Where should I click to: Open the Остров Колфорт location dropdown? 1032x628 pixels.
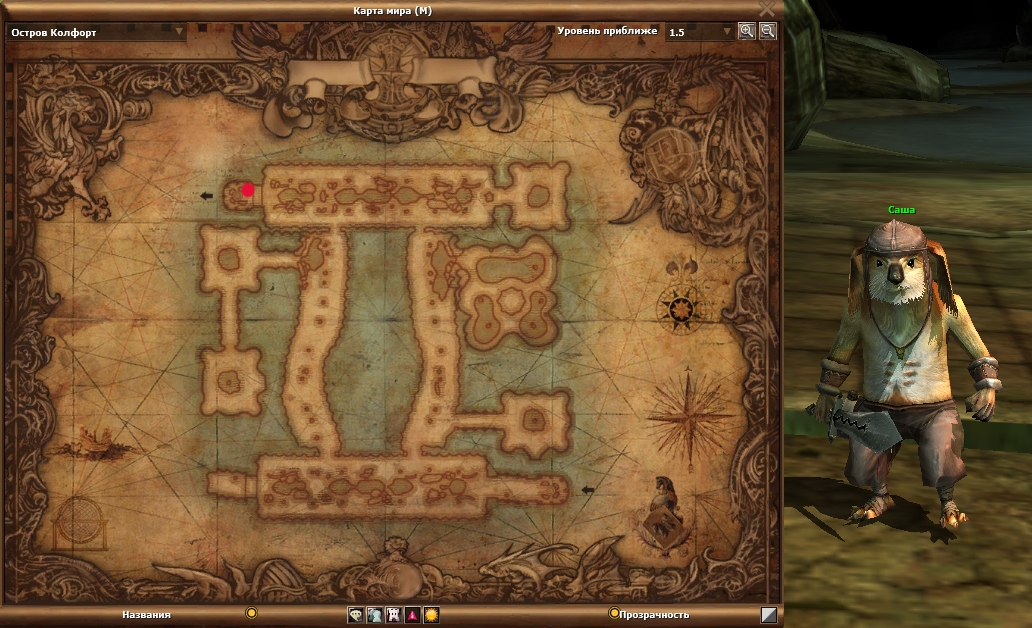click(180, 31)
